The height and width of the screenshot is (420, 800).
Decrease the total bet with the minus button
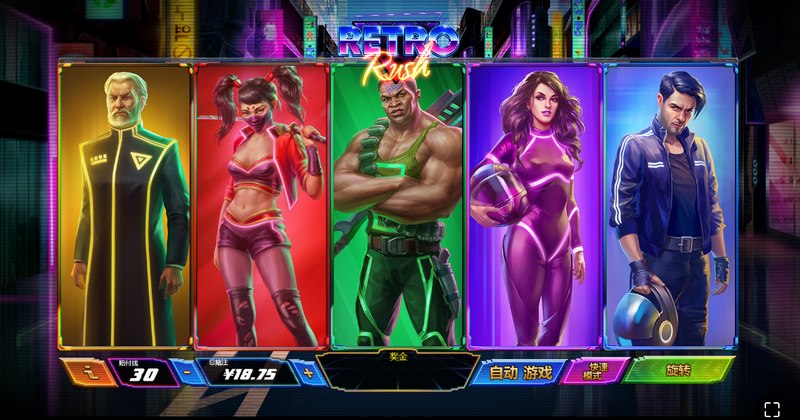(190, 372)
